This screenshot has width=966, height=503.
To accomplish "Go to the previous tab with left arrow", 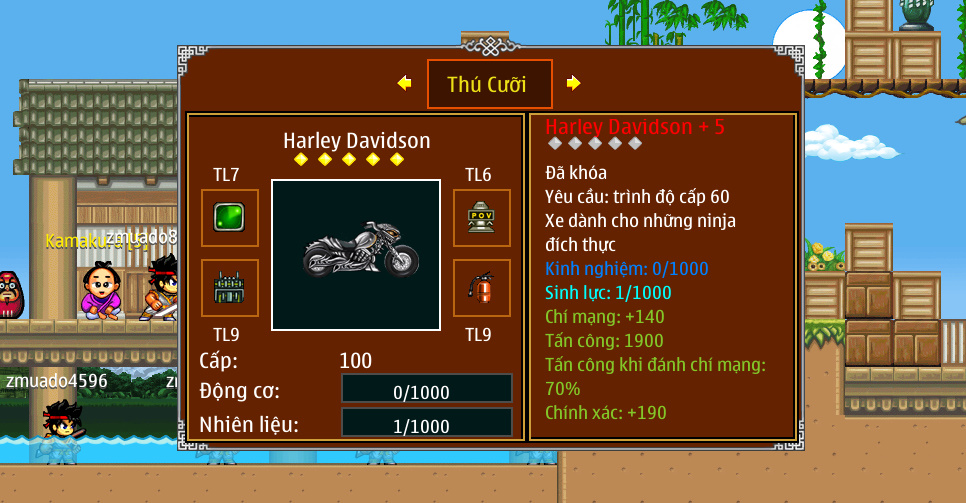I will (x=404, y=84).
